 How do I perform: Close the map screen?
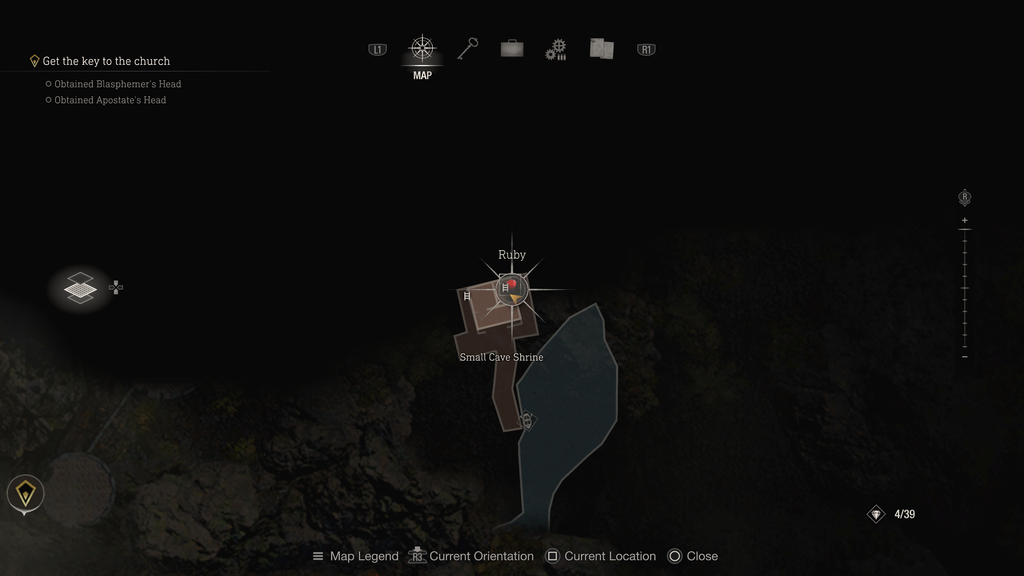click(x=693, y=556)
